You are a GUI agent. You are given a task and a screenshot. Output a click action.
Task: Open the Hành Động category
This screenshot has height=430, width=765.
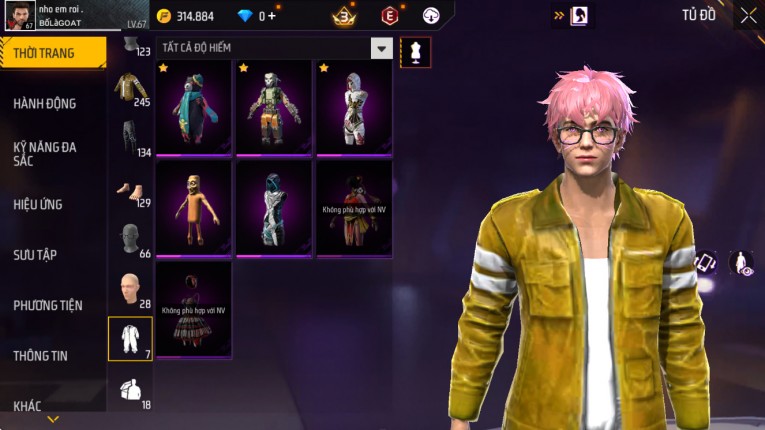pyautogui.click(x=45, y=103)
